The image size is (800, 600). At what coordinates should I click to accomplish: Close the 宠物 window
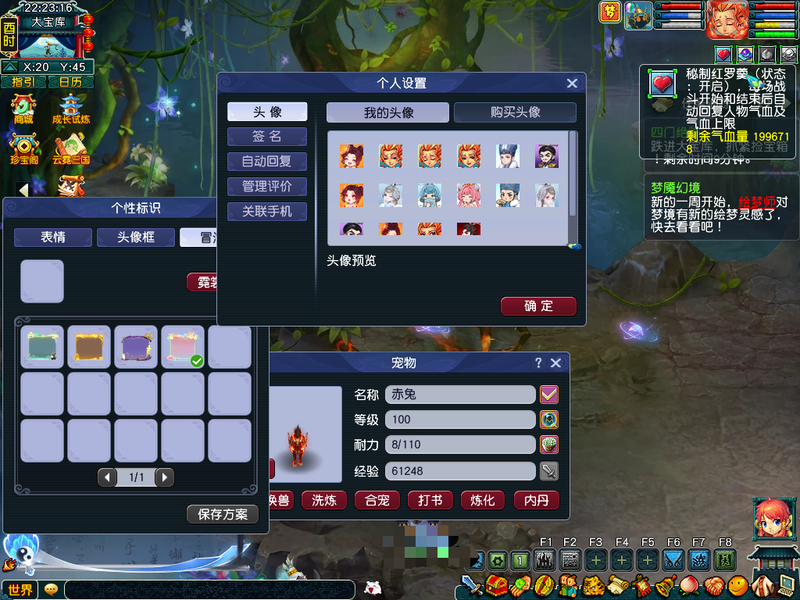557,363
